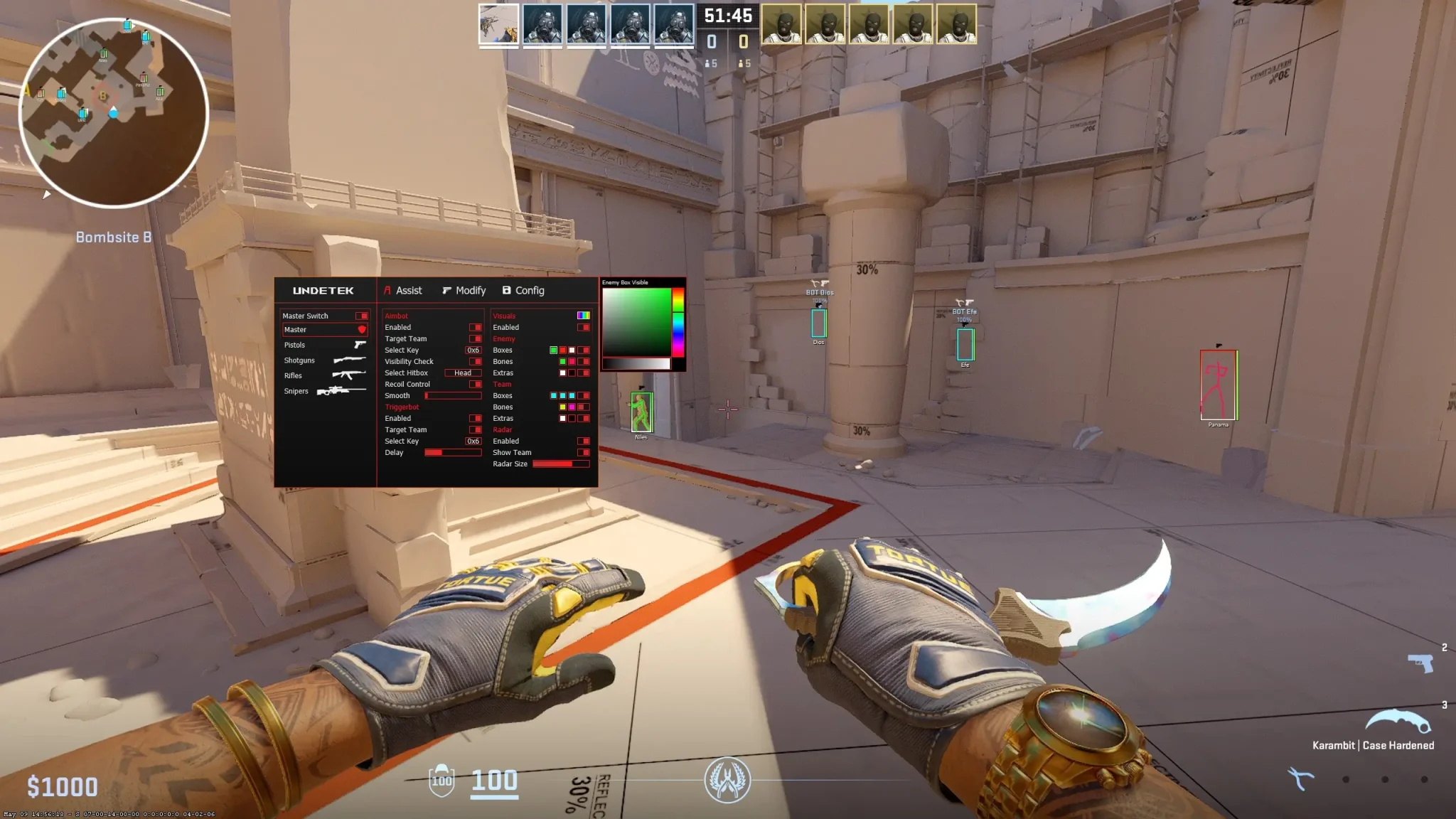Toggle the Recoil Control switch
The height and width of the screenshot is (819, 1456).
[x=475, y=384]
